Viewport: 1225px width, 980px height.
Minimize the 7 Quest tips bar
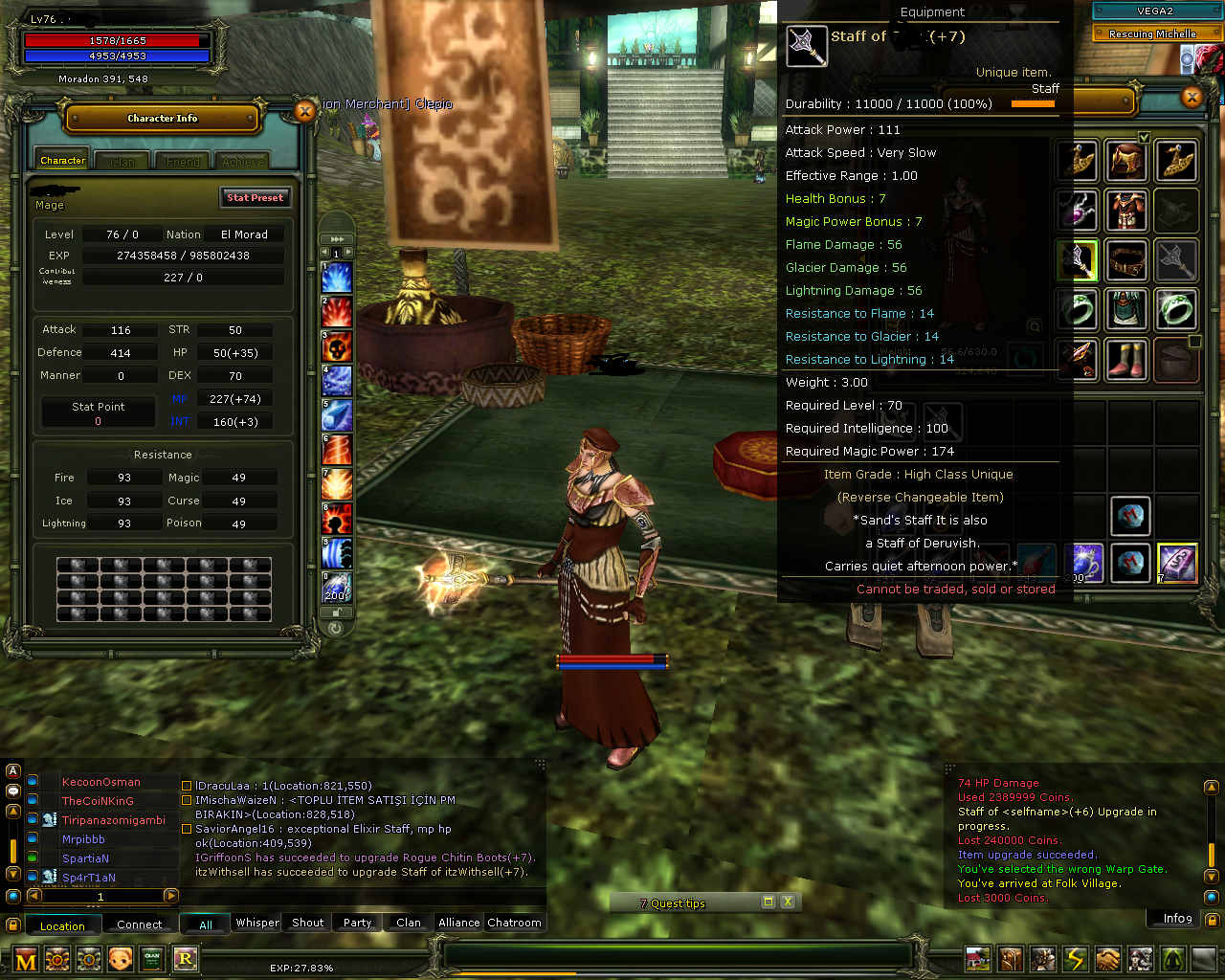[x=767, y=902]
